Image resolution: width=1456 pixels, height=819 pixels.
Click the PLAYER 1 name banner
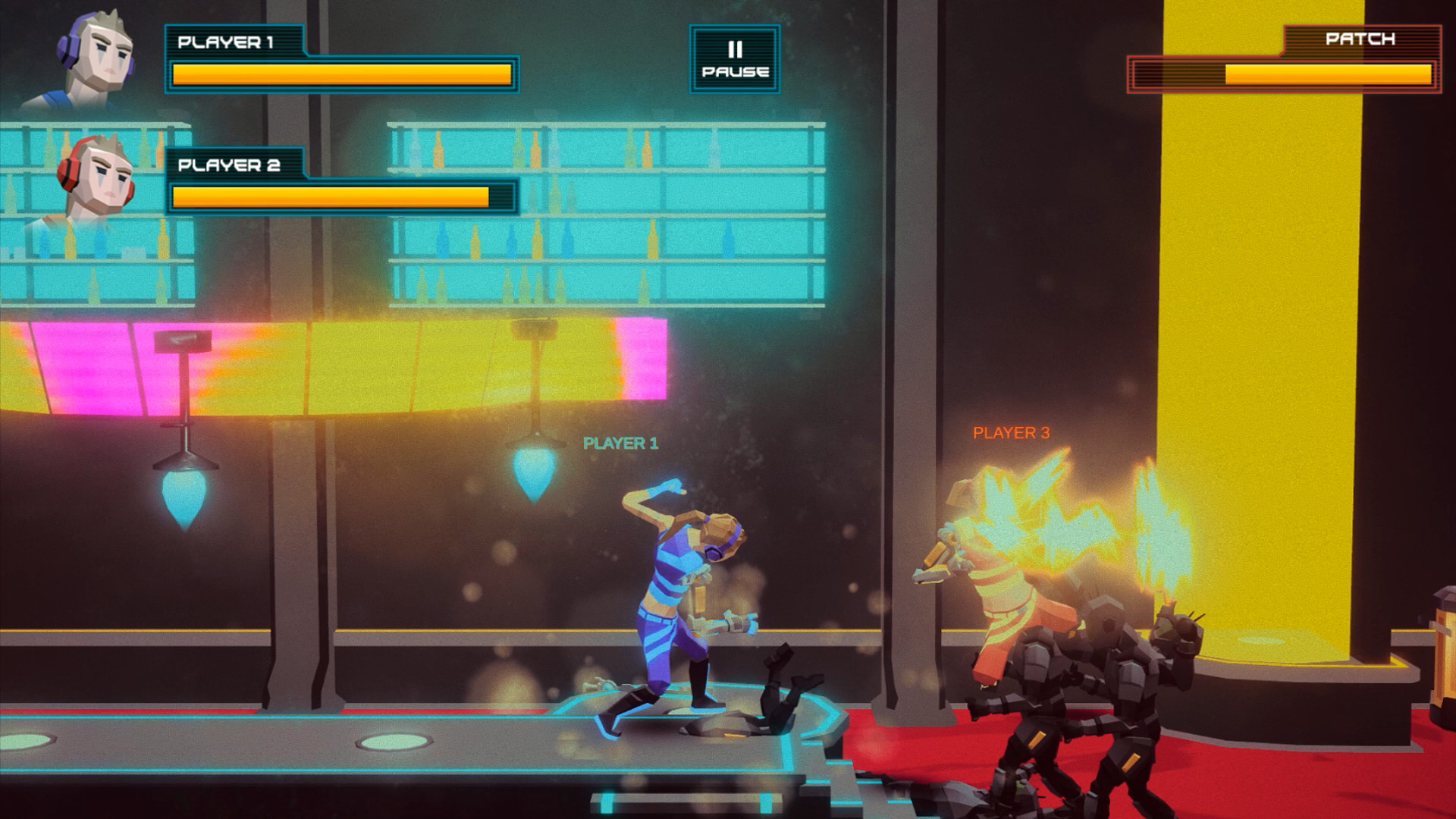pyautogui.click(x=227, y=42)
